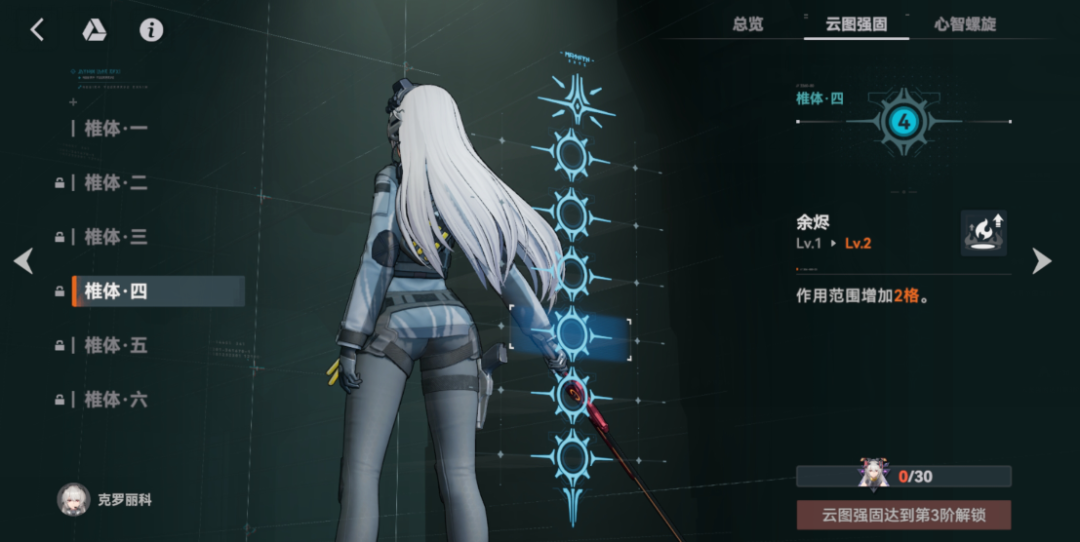Select the 云图强固 tab
The image size is (1080, 542).
(856, 24)
